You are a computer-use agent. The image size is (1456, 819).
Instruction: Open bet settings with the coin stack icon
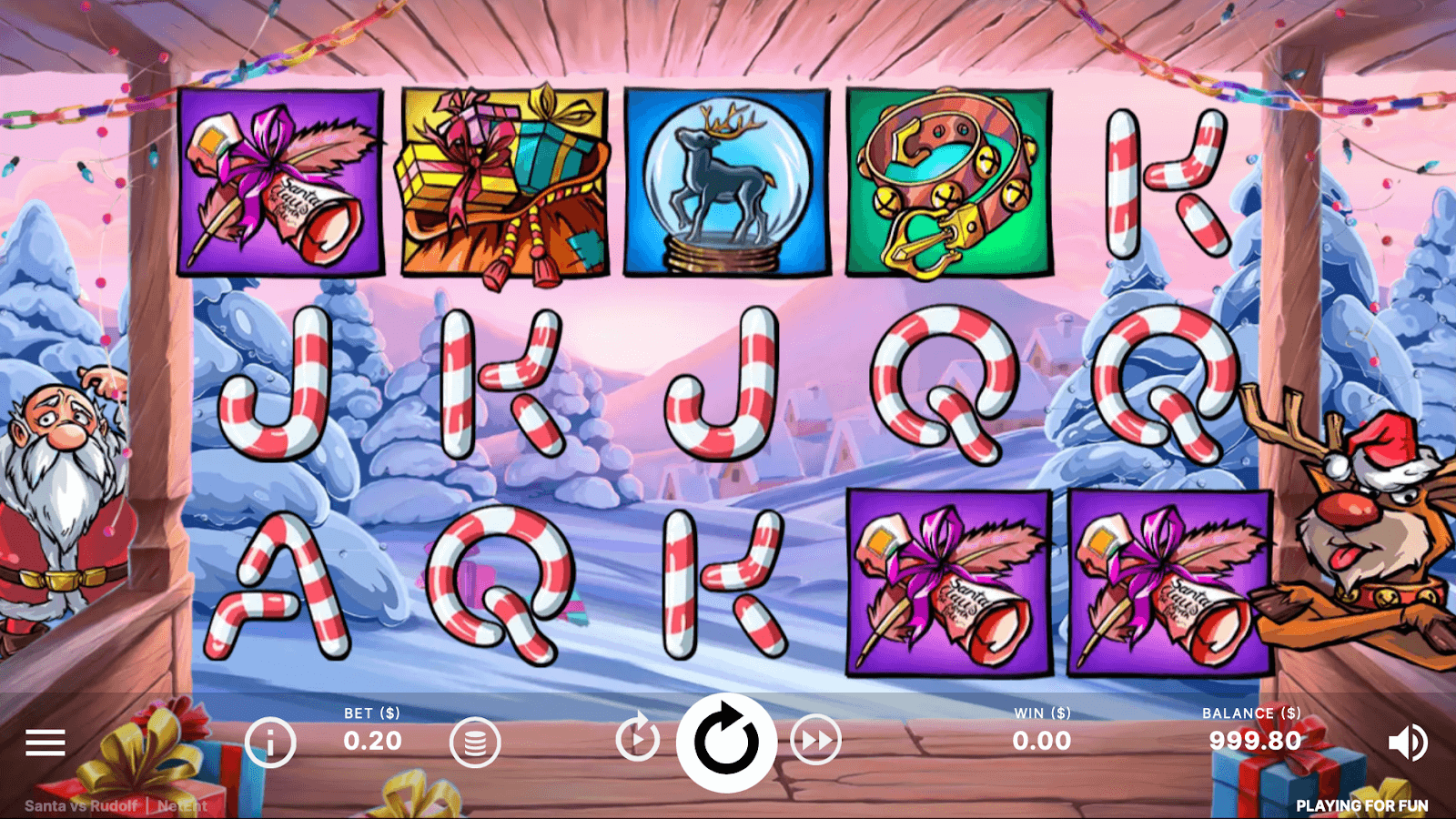click(475, 743)
